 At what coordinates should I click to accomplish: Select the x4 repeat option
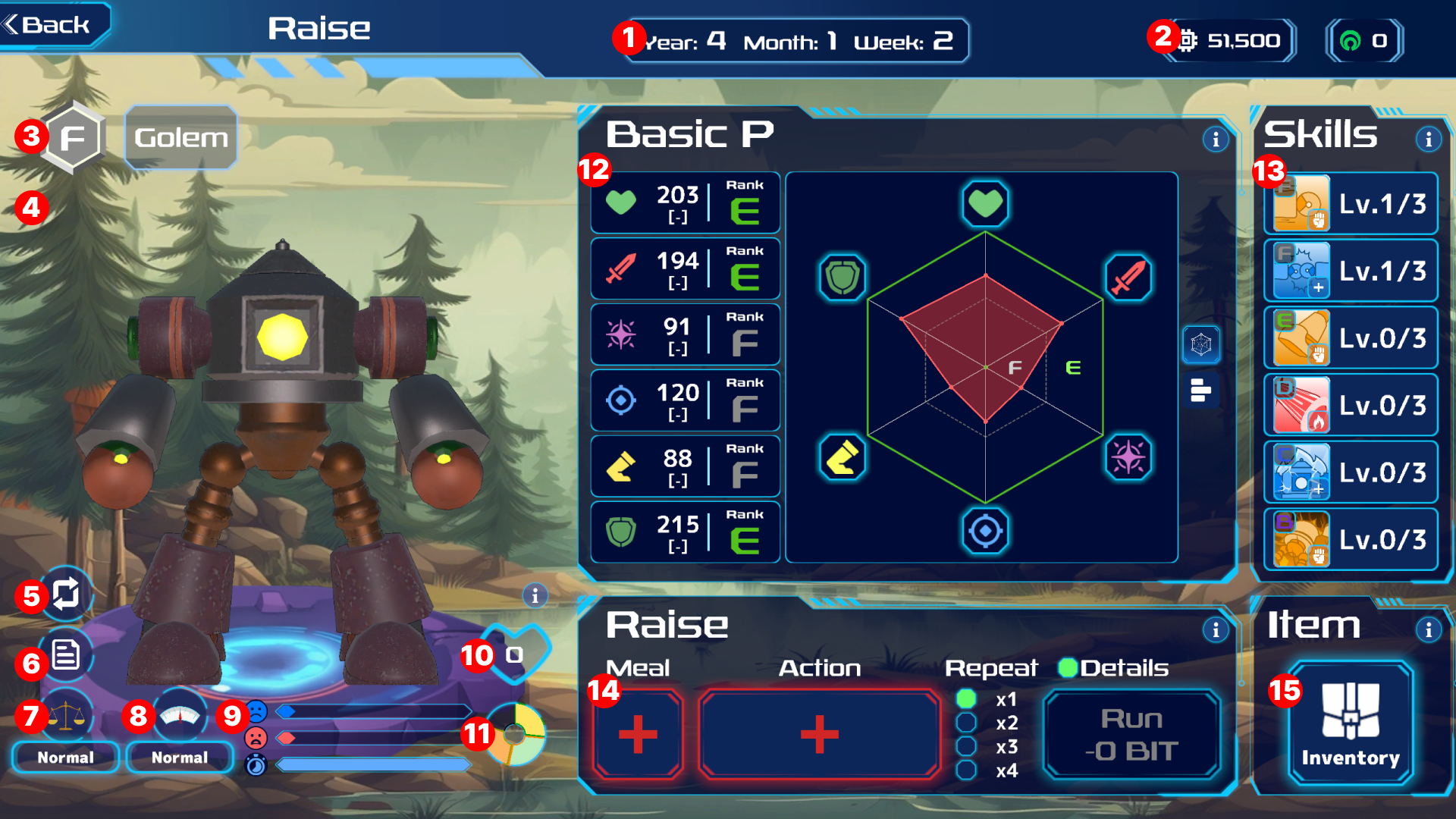point(966,770)
